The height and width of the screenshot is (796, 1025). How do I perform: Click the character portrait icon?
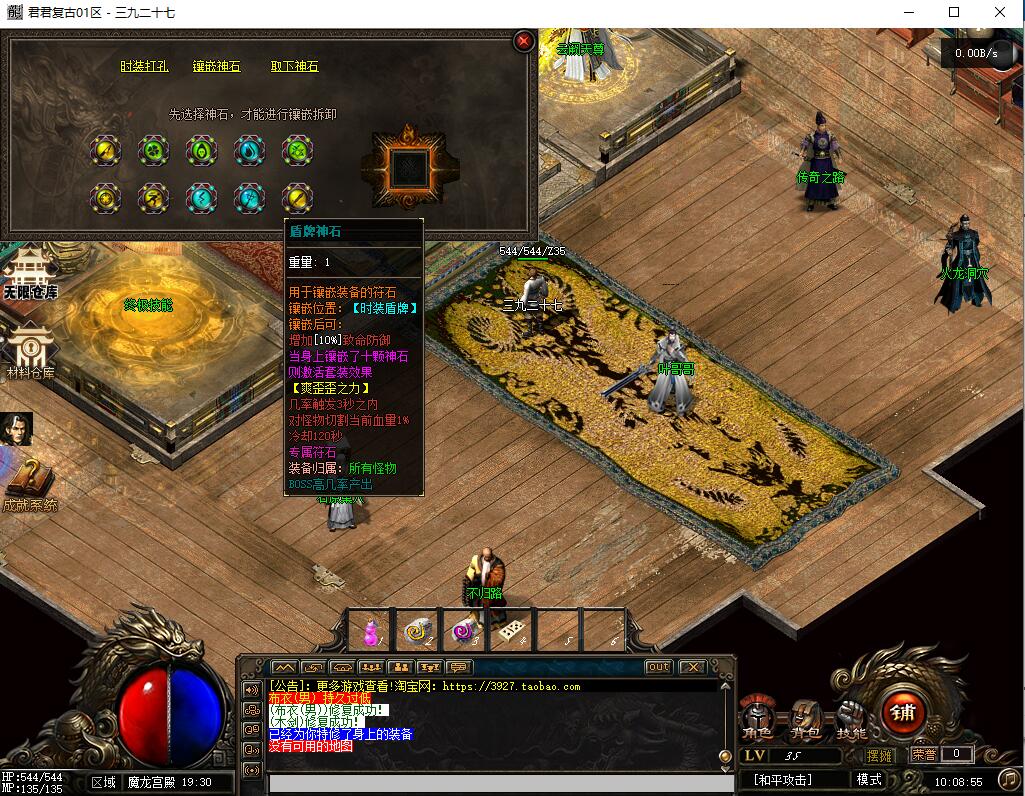17,428
